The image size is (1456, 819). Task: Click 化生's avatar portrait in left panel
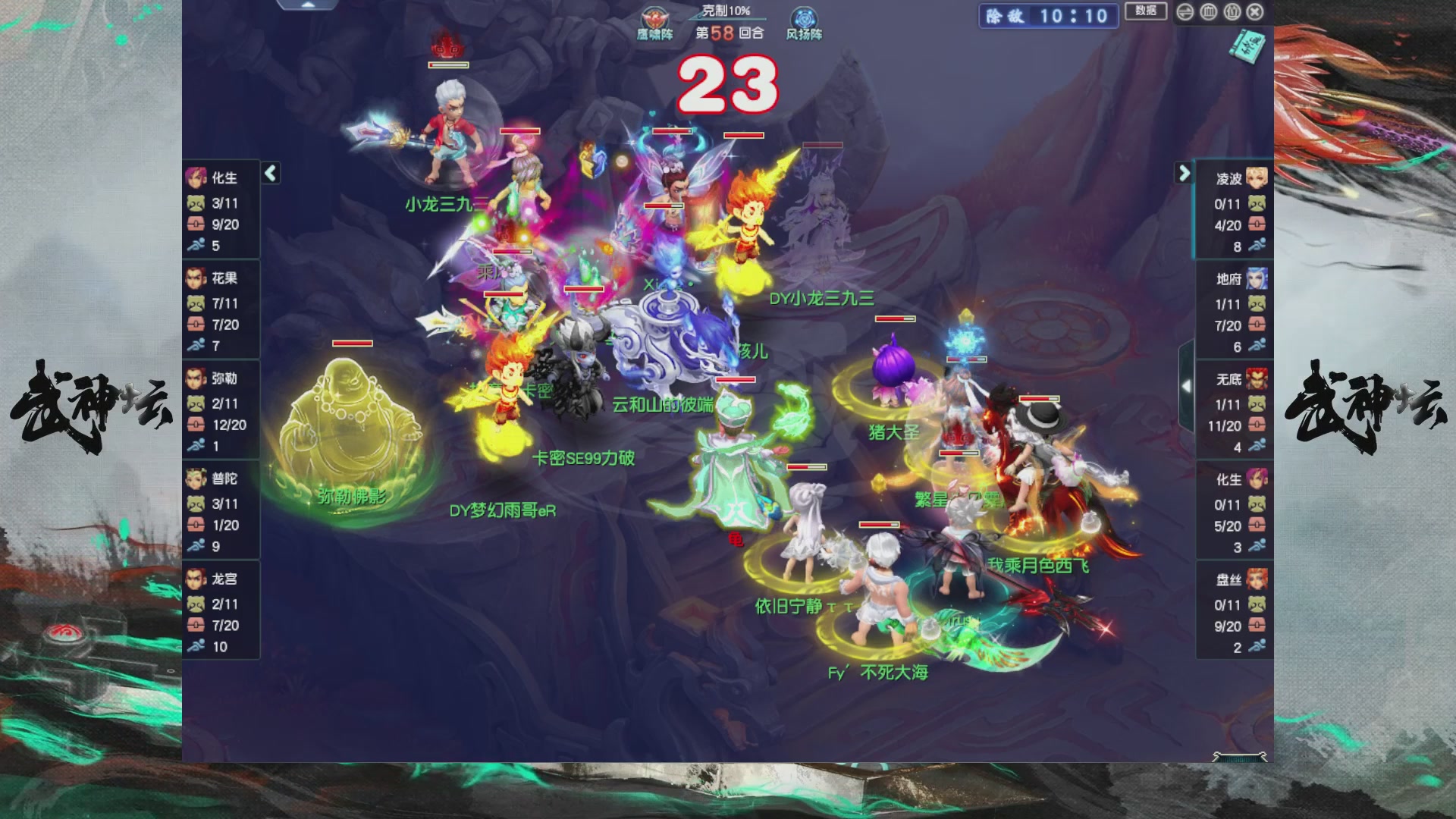coord(196,177)
